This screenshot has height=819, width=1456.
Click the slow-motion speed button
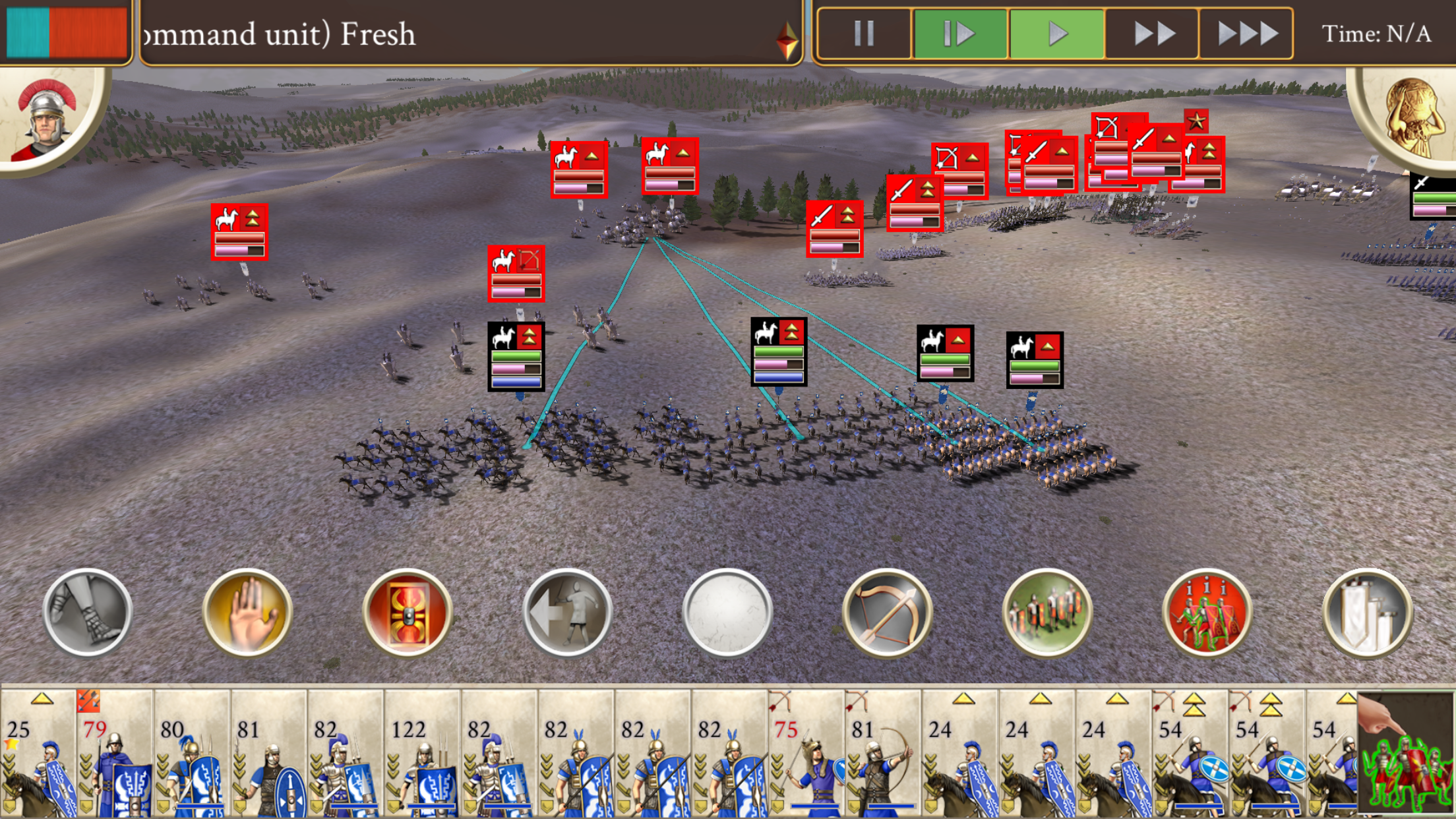pyautogui.click(x=959, y=33)
